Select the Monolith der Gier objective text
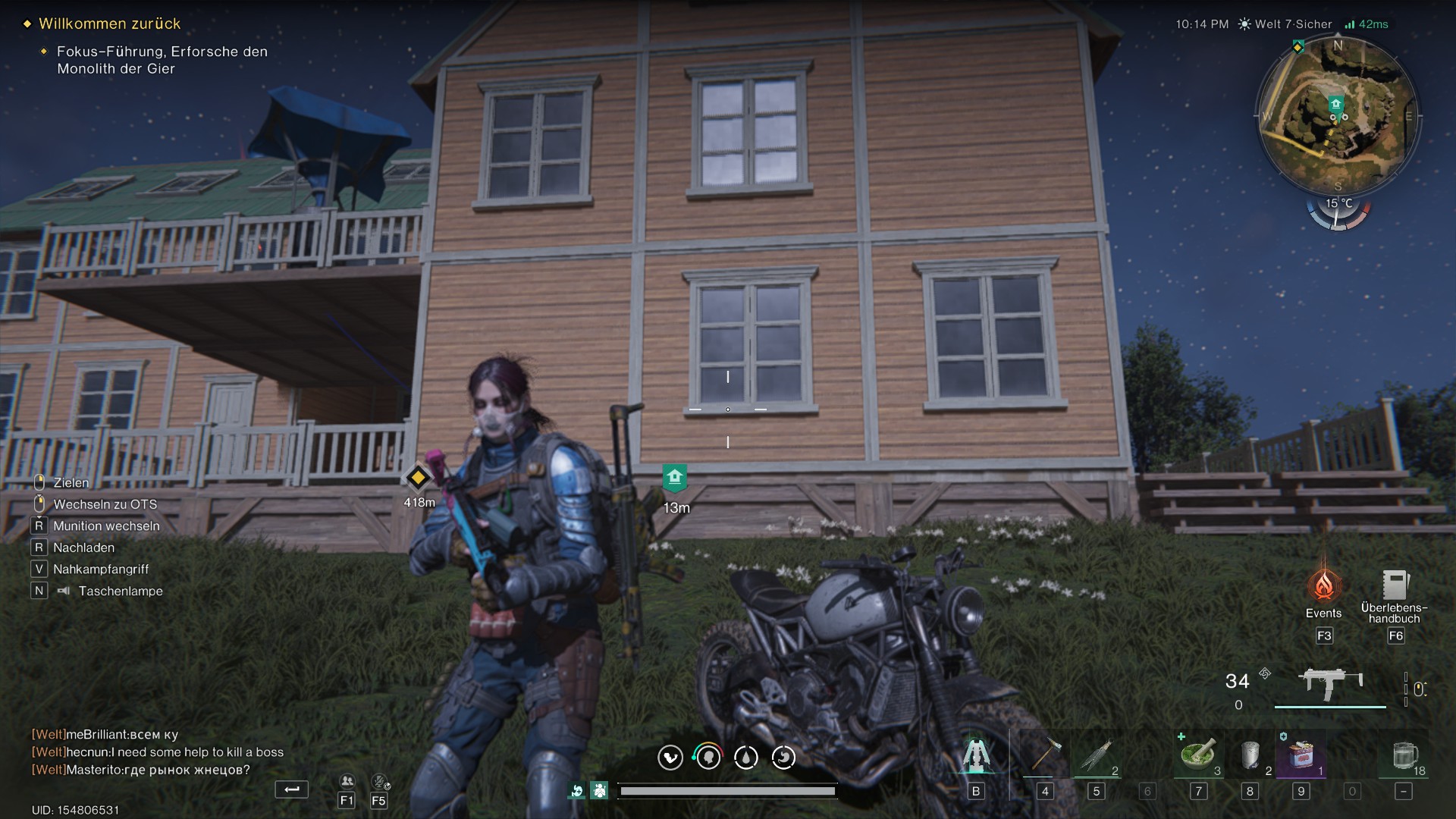 pos(162,60)
